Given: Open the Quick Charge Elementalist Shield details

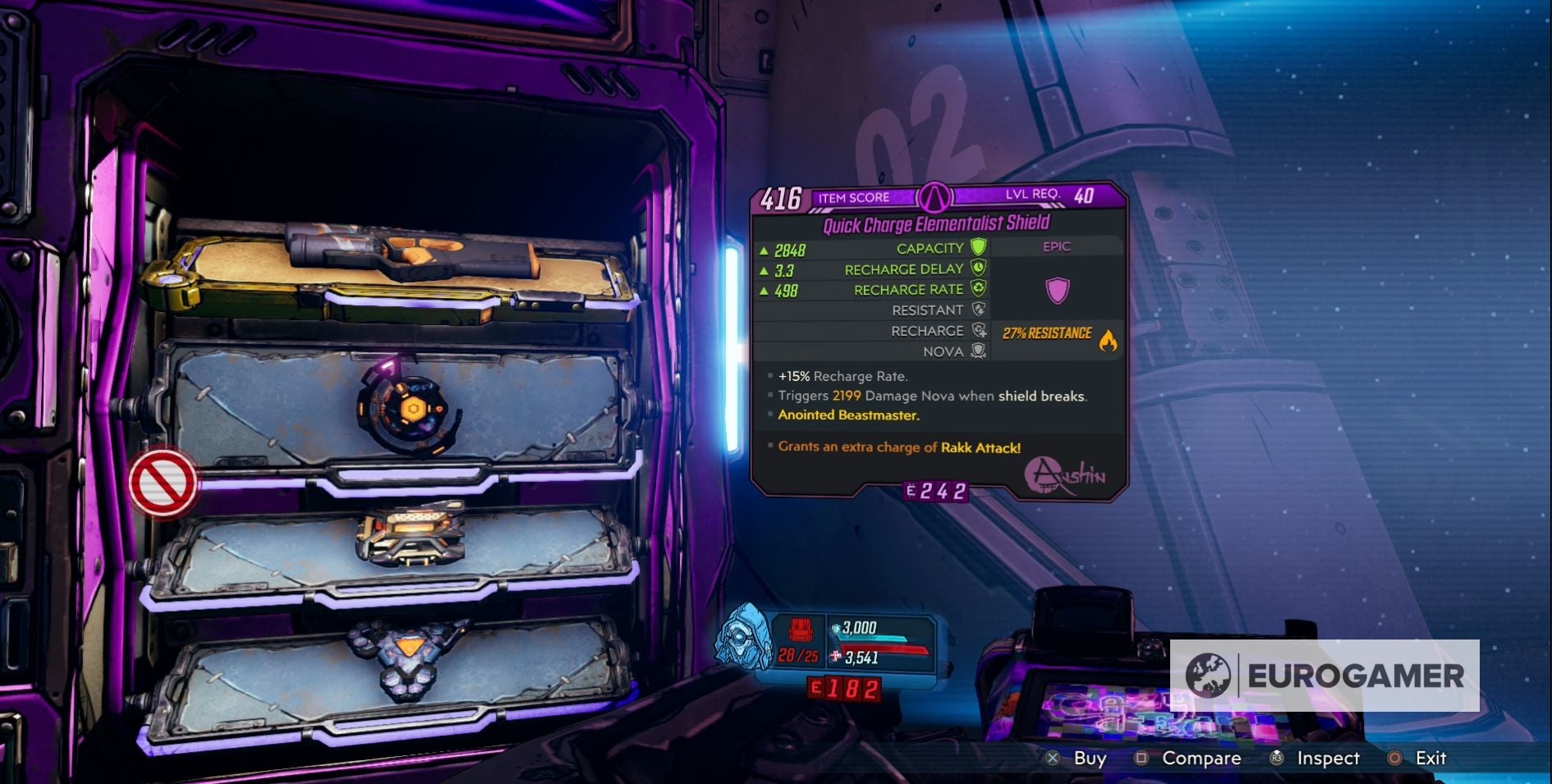Looking at the screenshot, I should [936, 221].
